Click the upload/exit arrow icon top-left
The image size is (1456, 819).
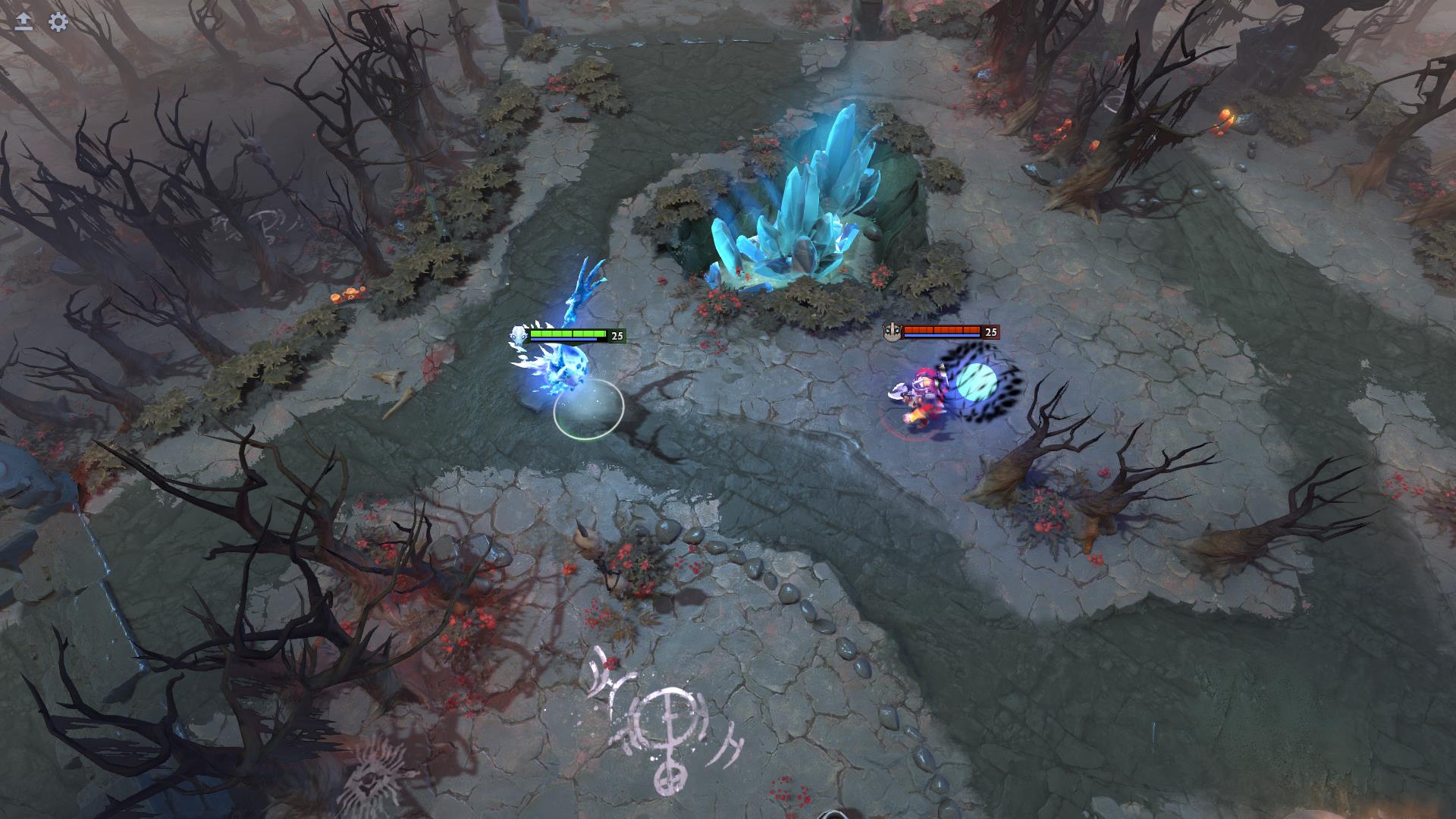[x=23, y=20]
